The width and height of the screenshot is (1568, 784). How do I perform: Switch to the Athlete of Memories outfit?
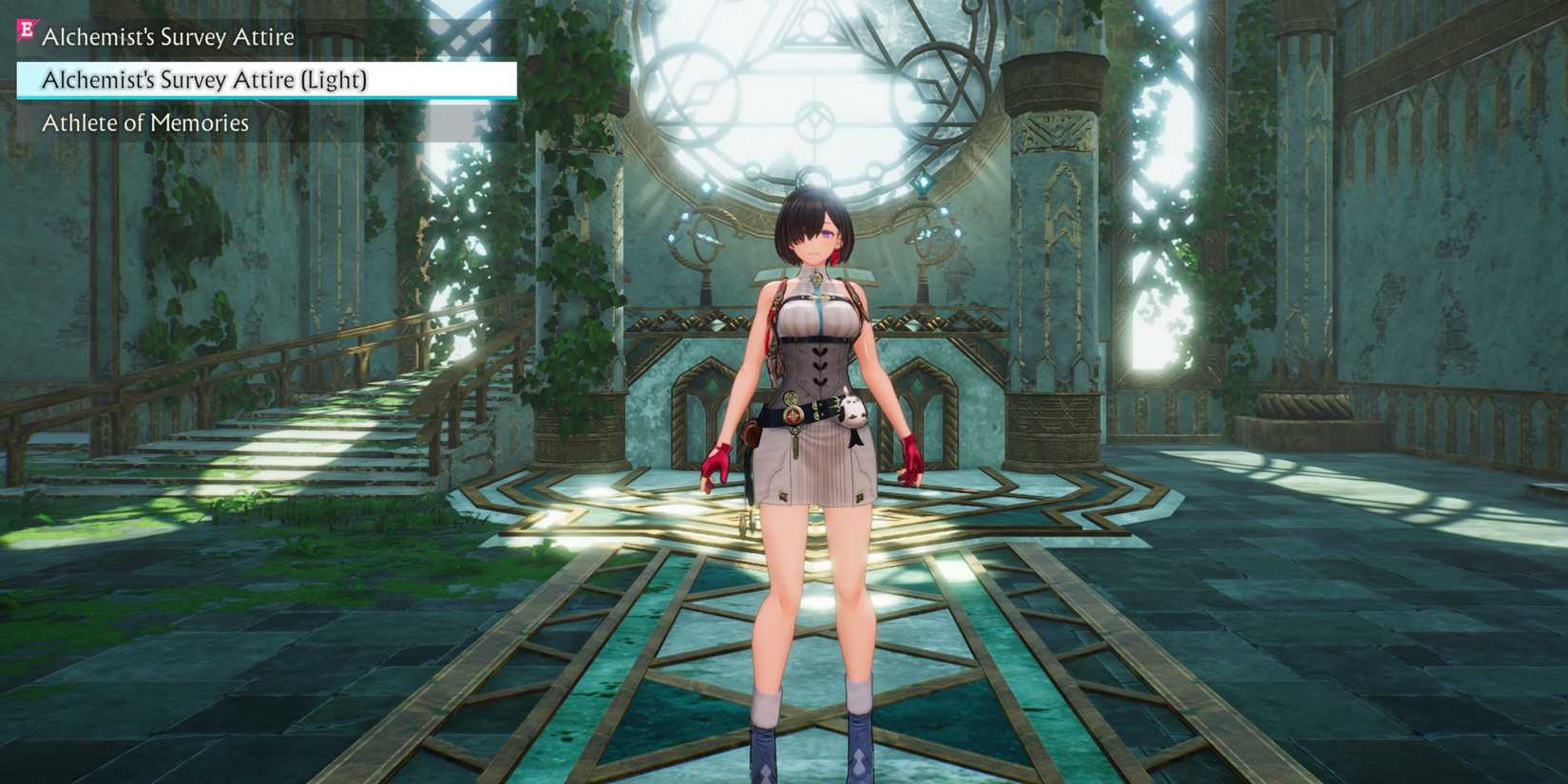144,123
